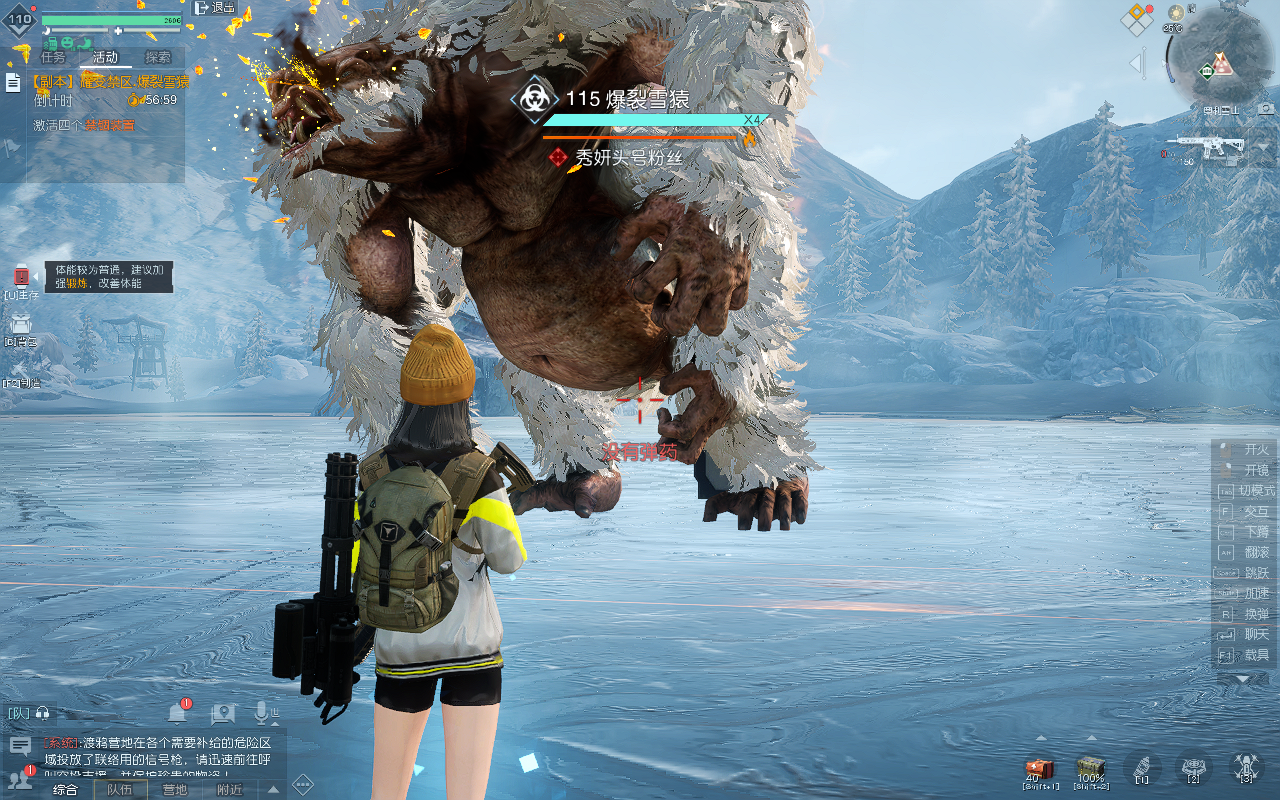Image resolution: width=1280 pixels, height=800 pixels.
Task: Click the camera icon below the minimap
Action: 1266,108
